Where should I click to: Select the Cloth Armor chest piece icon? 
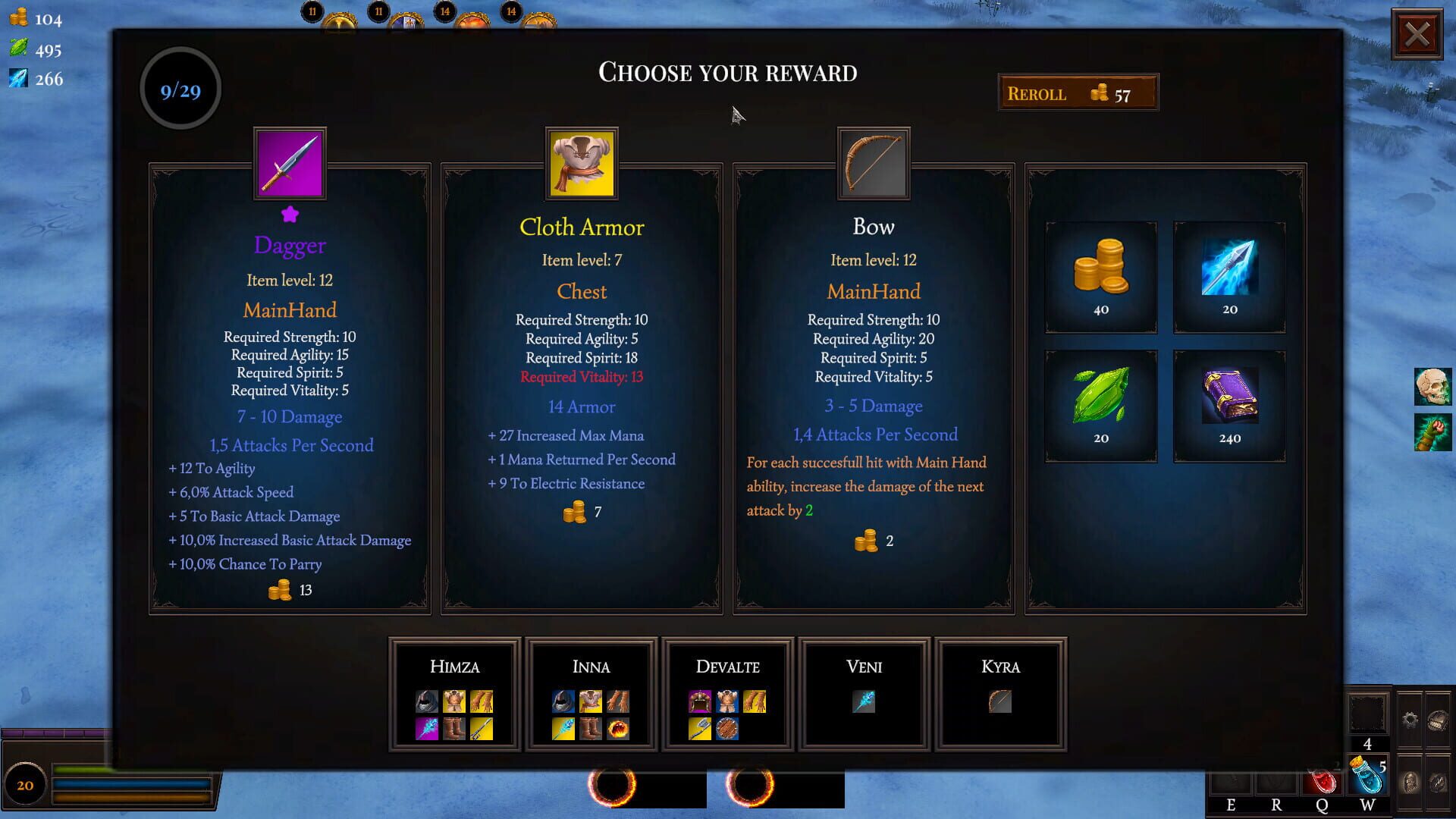point(582,163)
